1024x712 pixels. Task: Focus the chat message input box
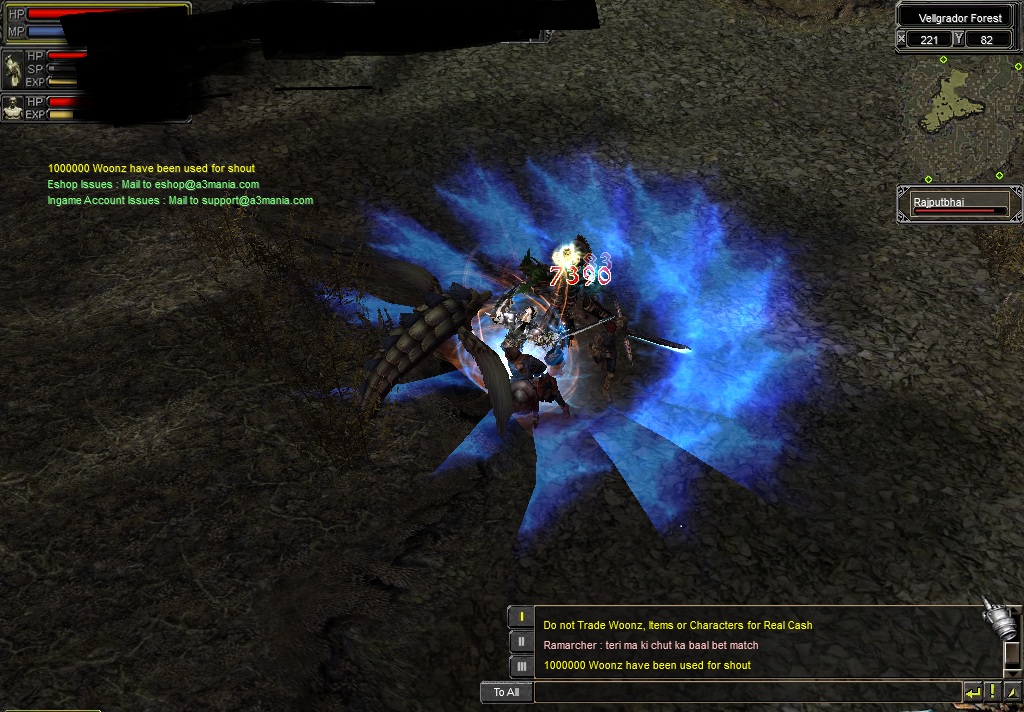[x=747, y=692]
